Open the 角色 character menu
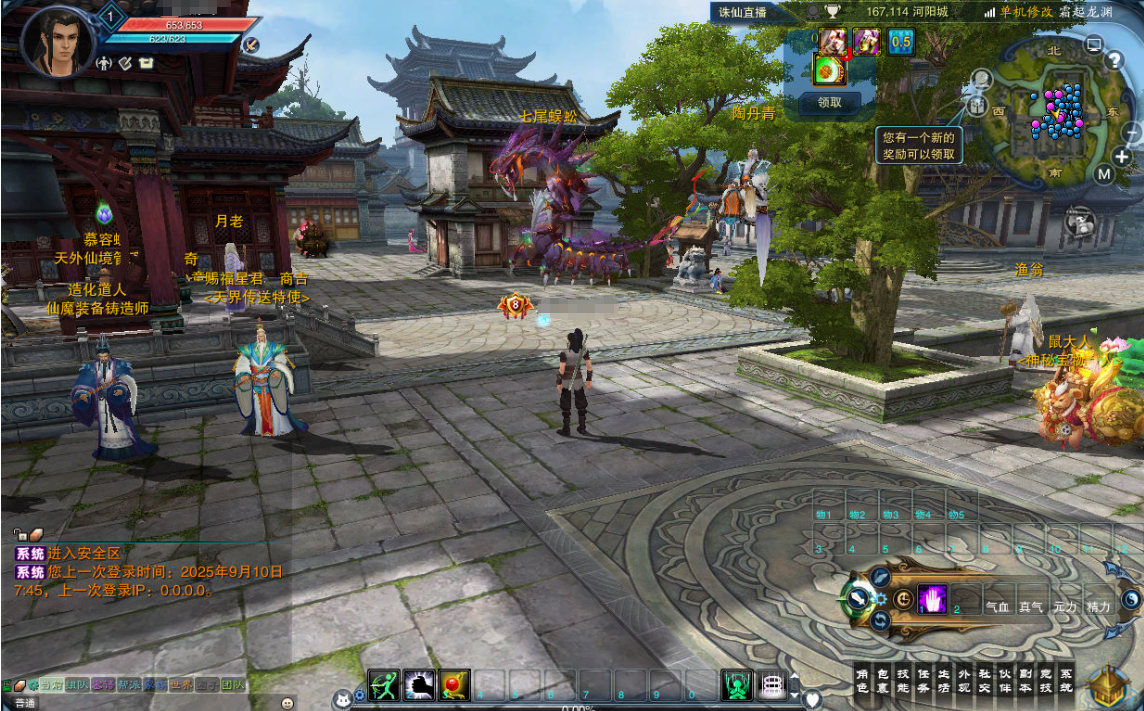 [862, 681]
